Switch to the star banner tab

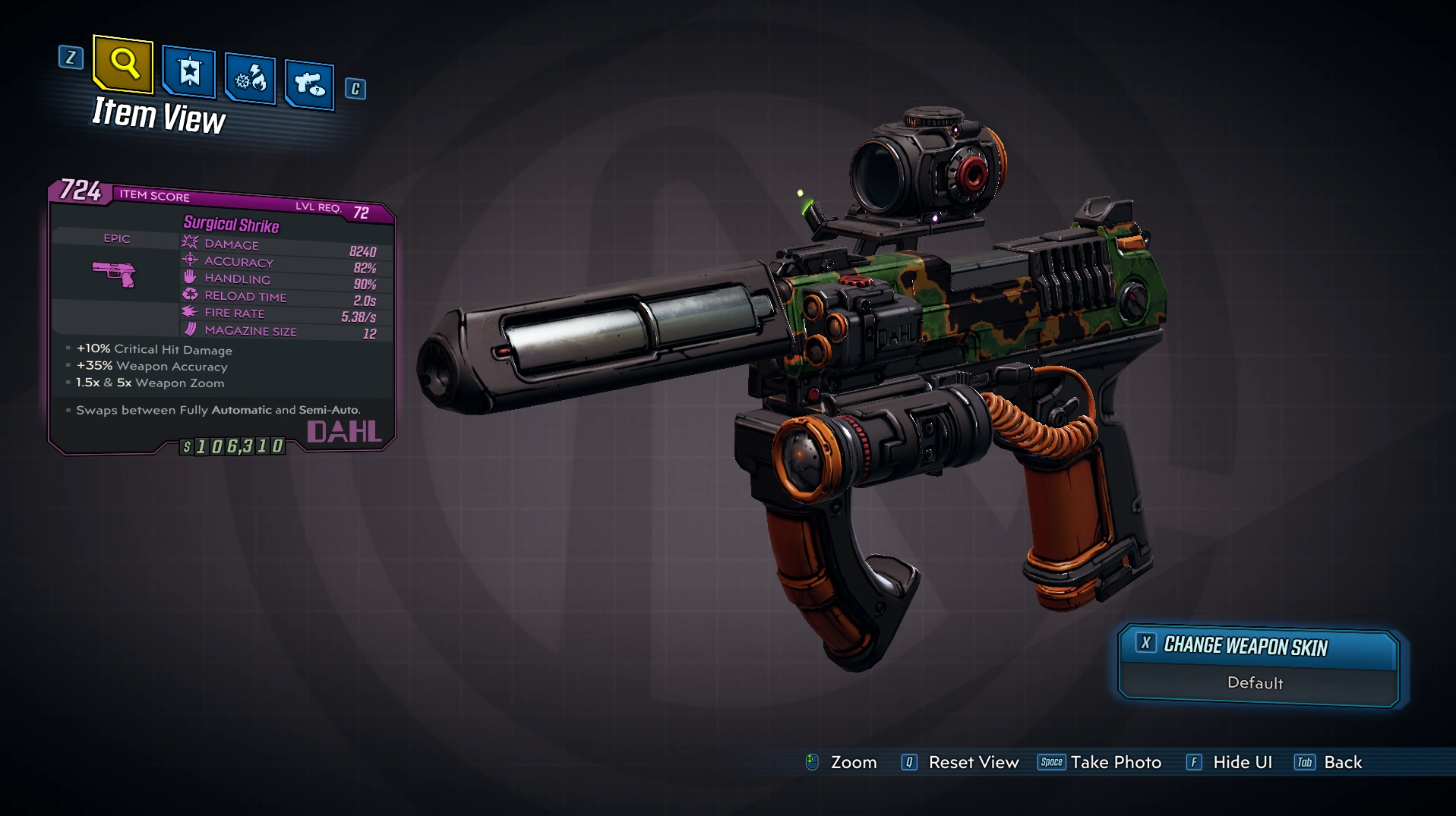[x=189, y=73]
